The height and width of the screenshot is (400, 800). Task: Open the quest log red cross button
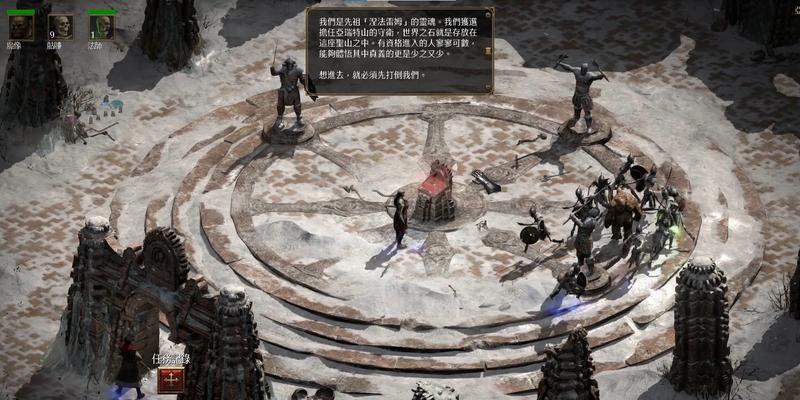click(x=170, y=381)
